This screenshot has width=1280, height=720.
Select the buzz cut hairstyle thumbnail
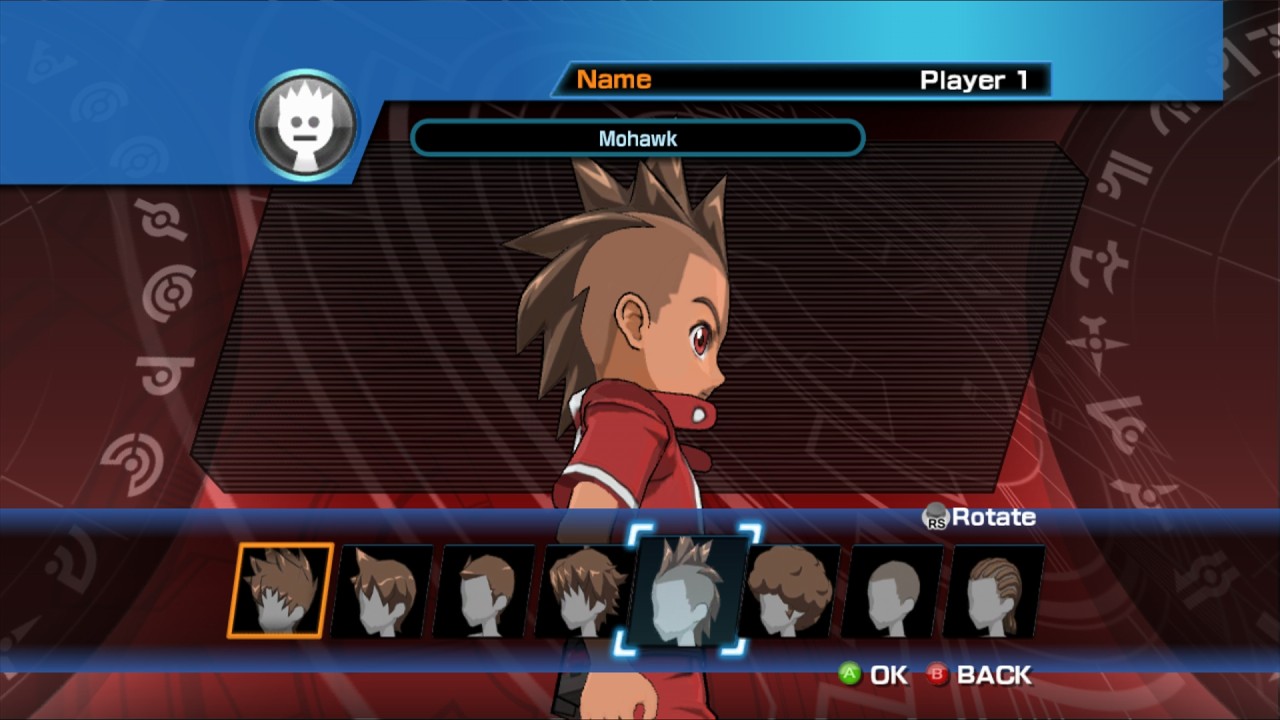tap(893, 591)
